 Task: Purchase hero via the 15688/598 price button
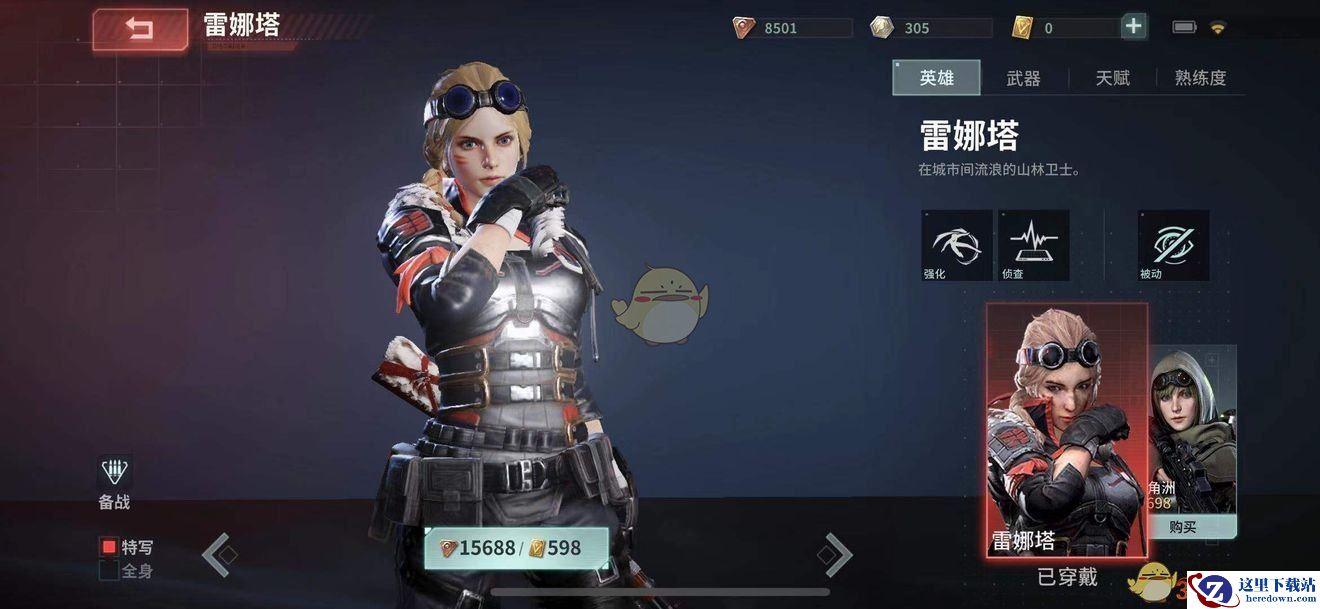click(516, 548)
